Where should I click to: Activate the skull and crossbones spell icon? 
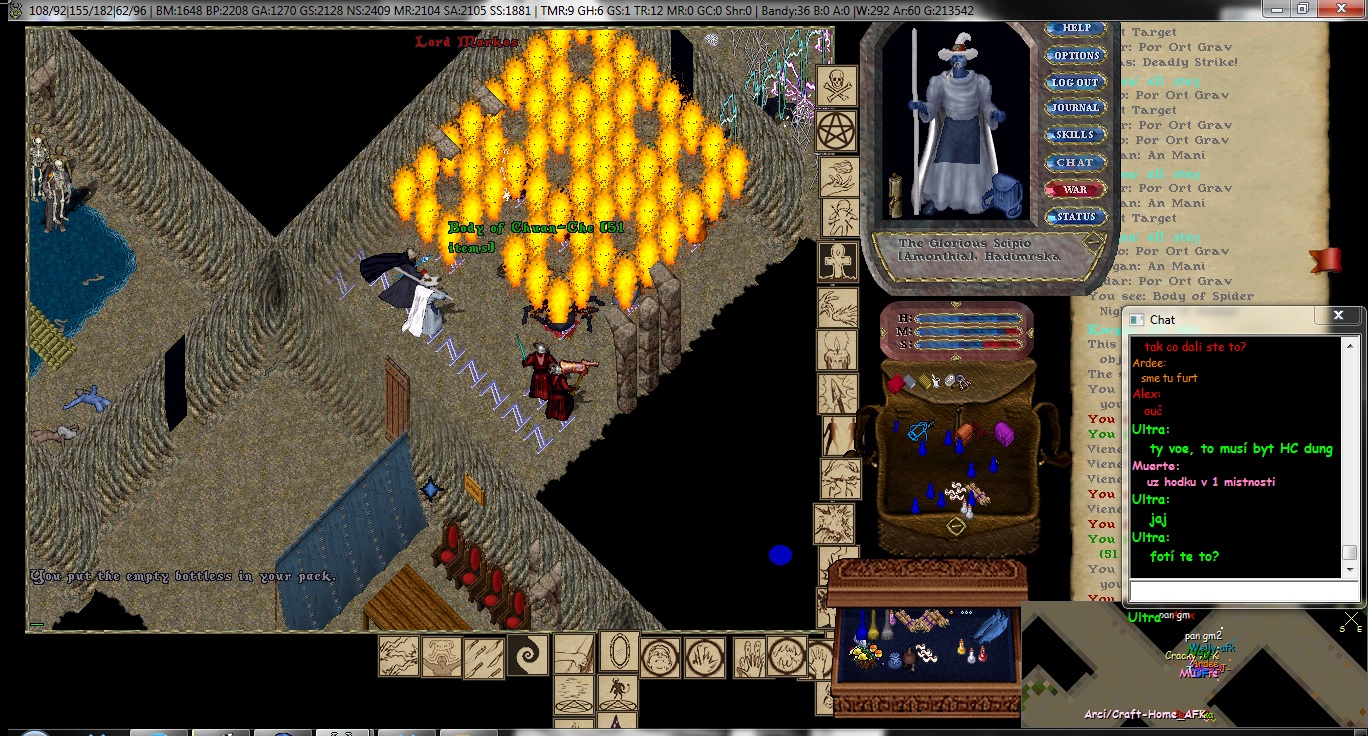[837, 86]
